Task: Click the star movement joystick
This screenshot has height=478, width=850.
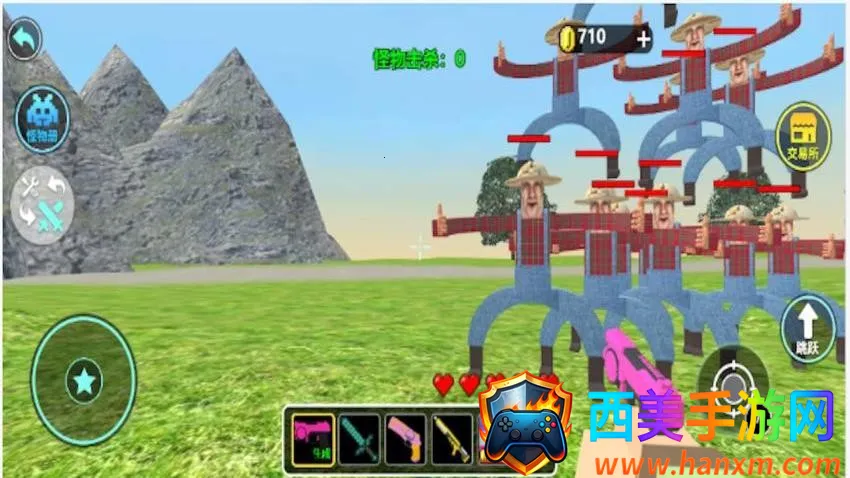Action: (x=84, y=381)
